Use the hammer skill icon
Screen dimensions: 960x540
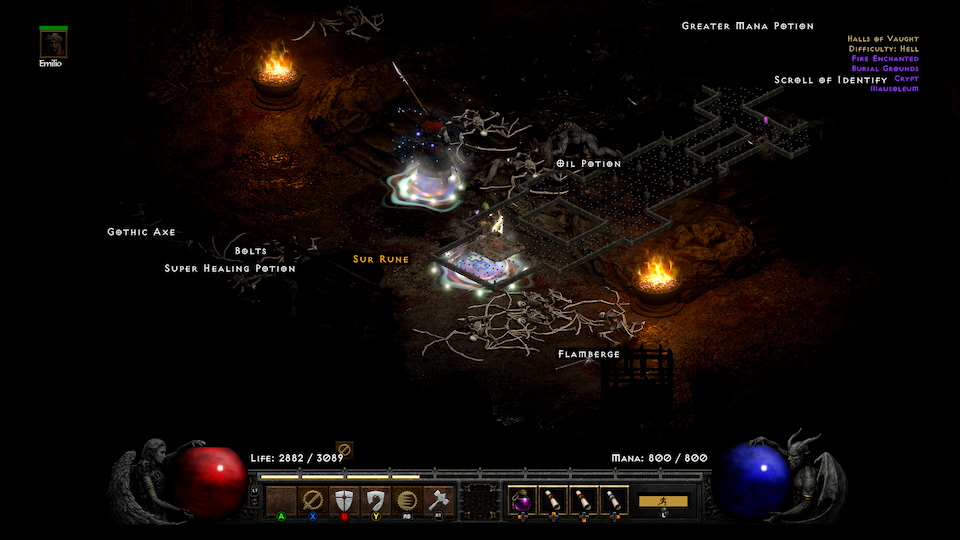point(438,500)
